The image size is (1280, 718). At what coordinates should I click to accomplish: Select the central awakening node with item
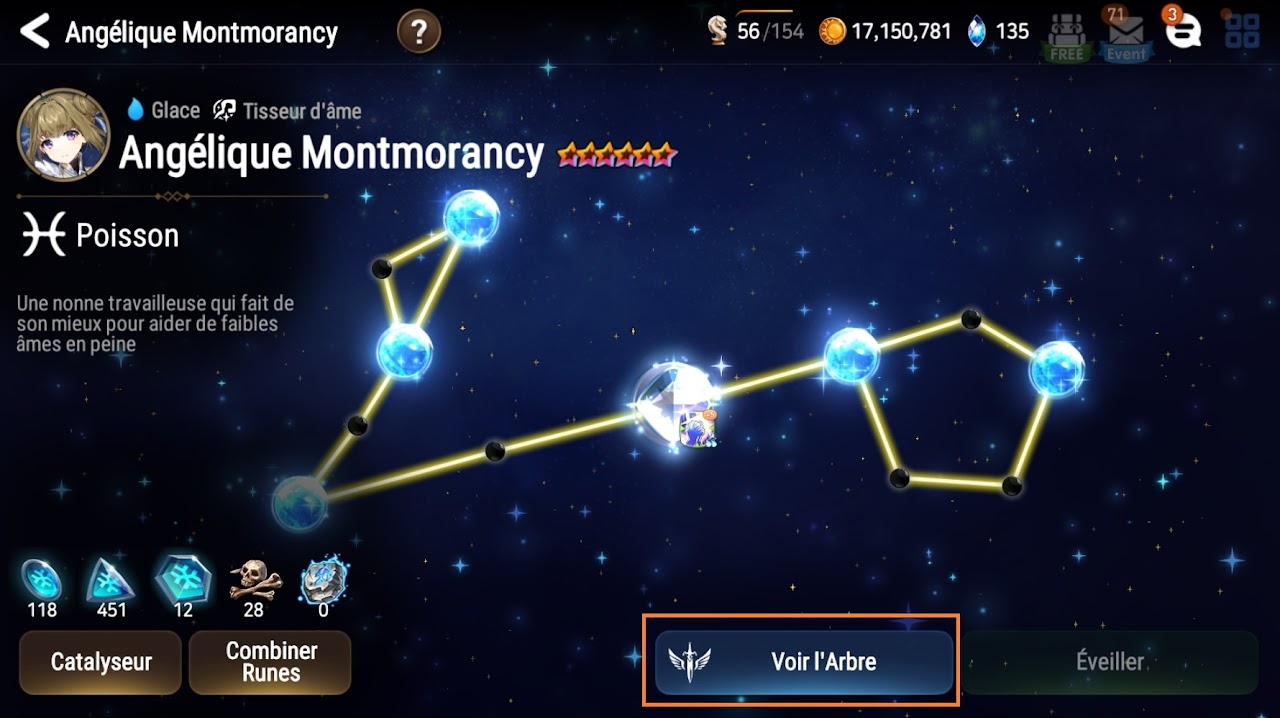coord(677,403)
